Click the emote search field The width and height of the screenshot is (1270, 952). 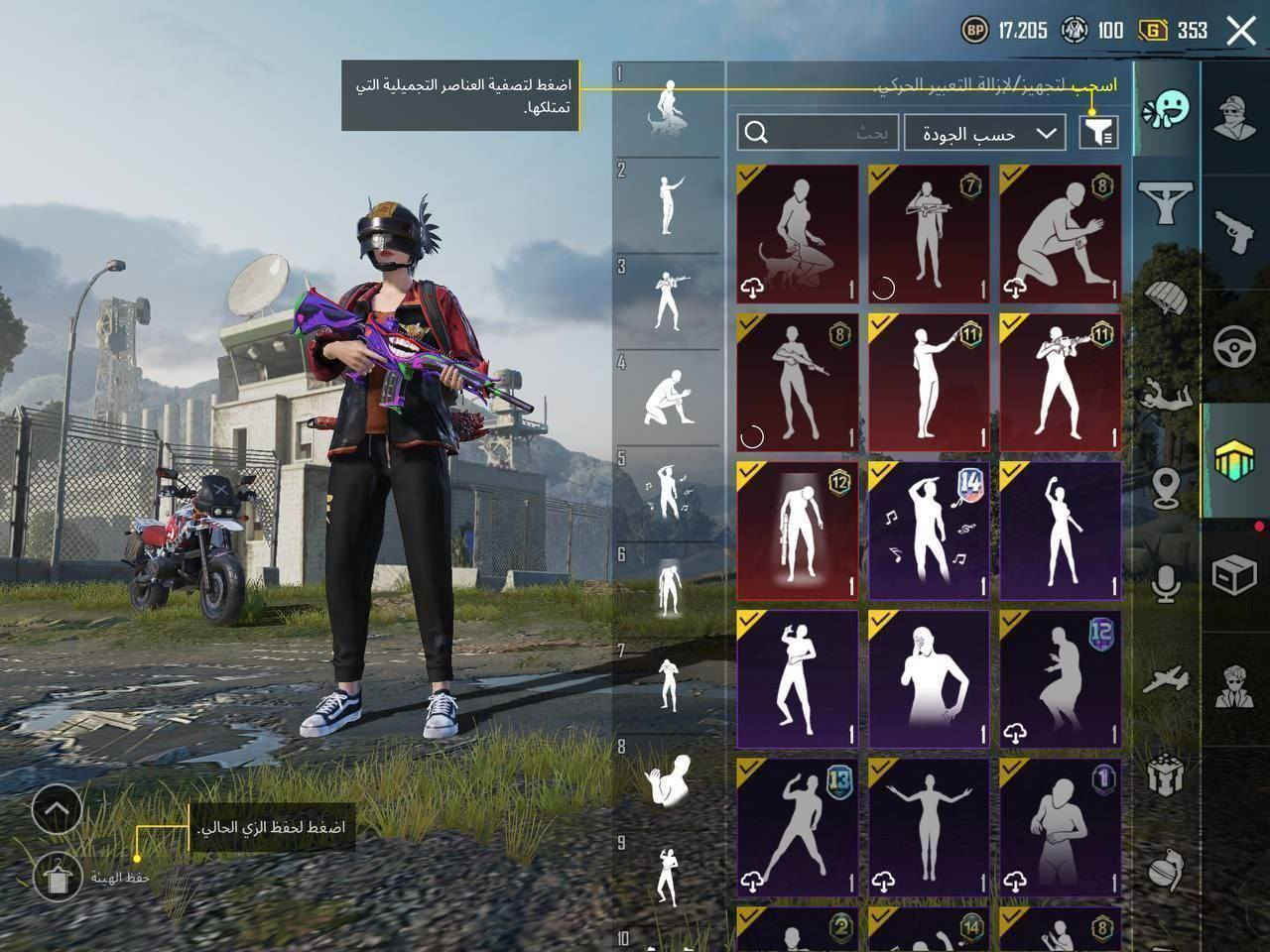(x=820, y=133)
